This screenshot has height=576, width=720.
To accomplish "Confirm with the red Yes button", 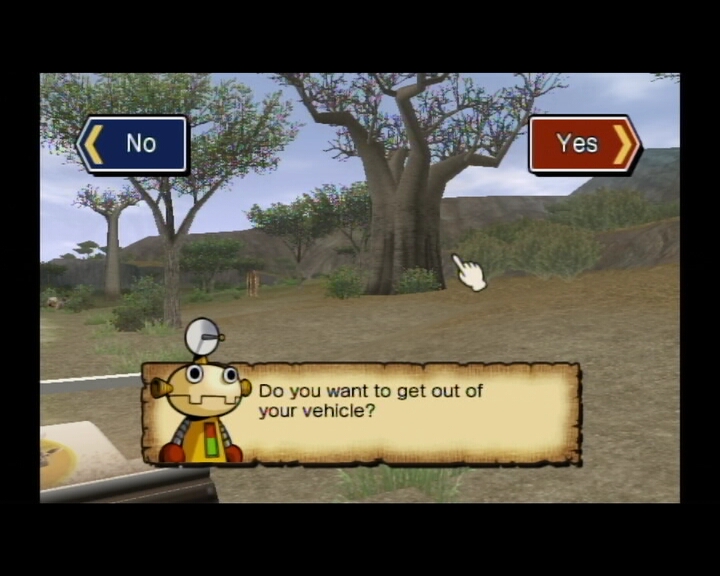I will (583, 144).
